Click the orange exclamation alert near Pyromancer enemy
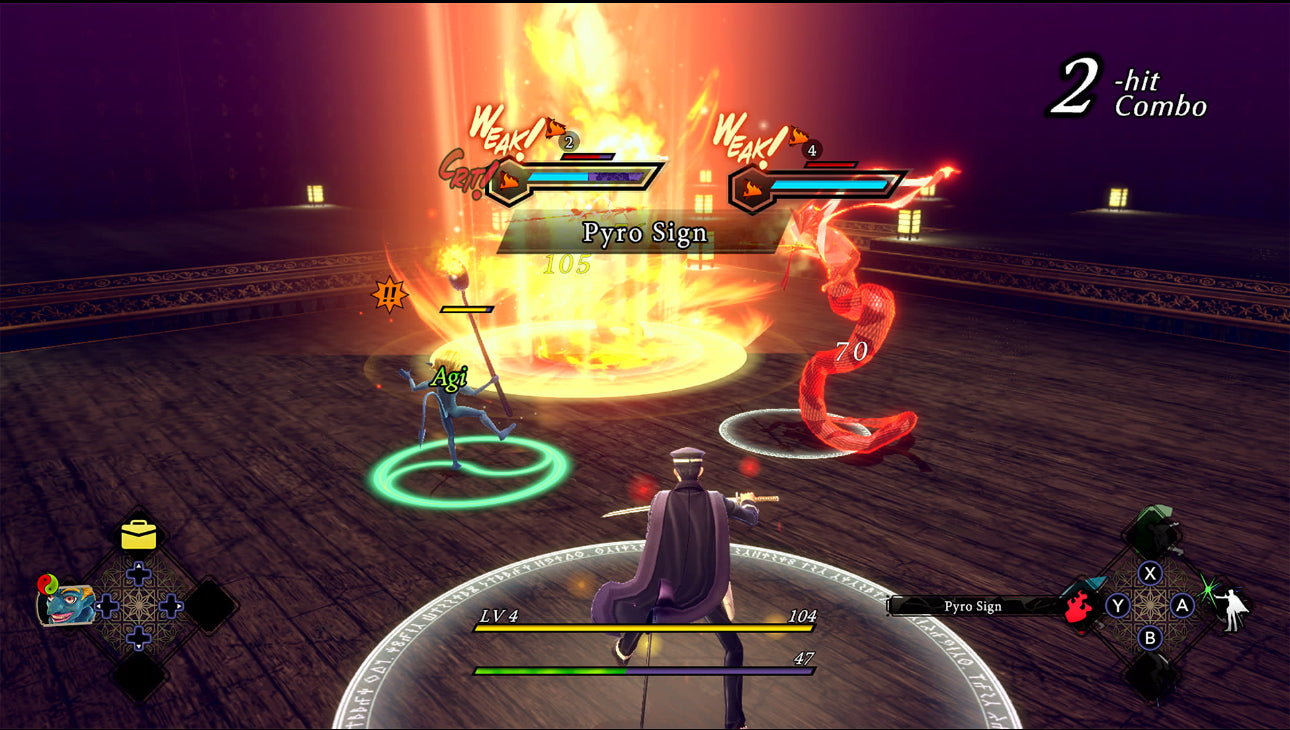 tap(389, 295)
